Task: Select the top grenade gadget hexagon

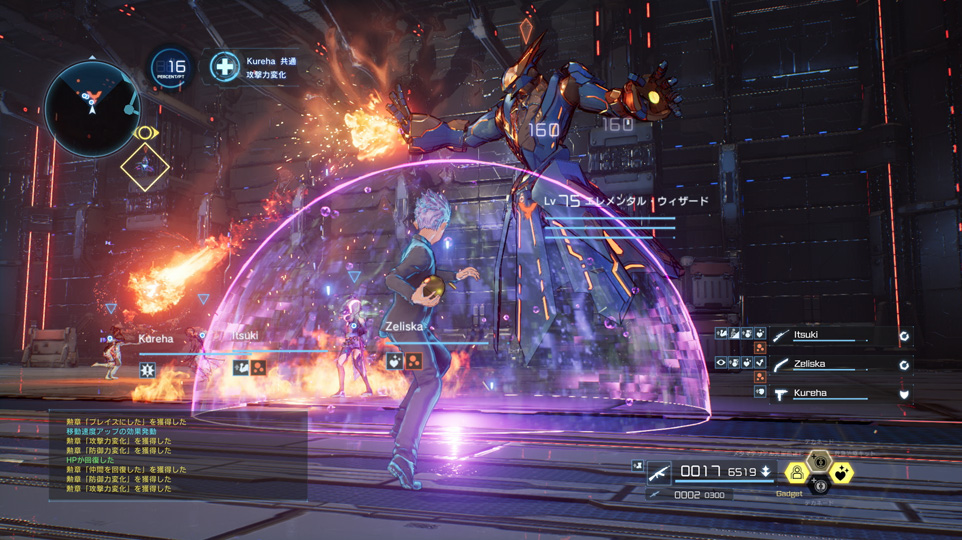Action: [819, 460]
